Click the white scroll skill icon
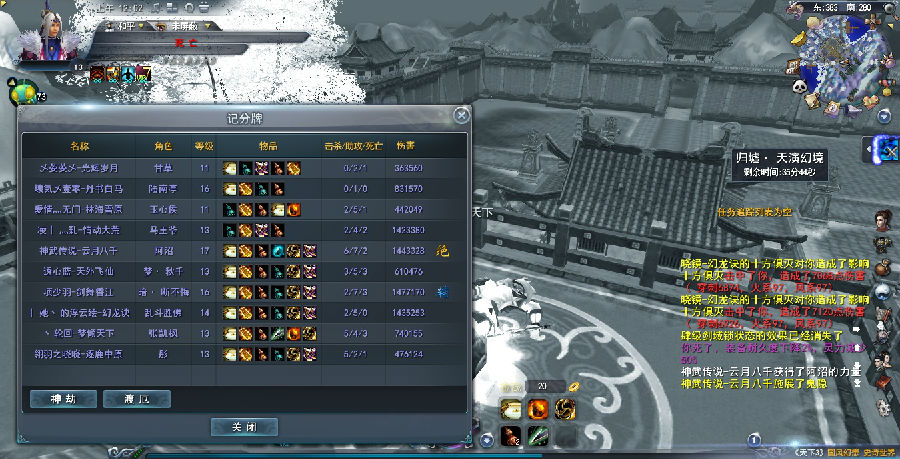The width and height of the screenshot is (900, 459). (x=510, y=409)
